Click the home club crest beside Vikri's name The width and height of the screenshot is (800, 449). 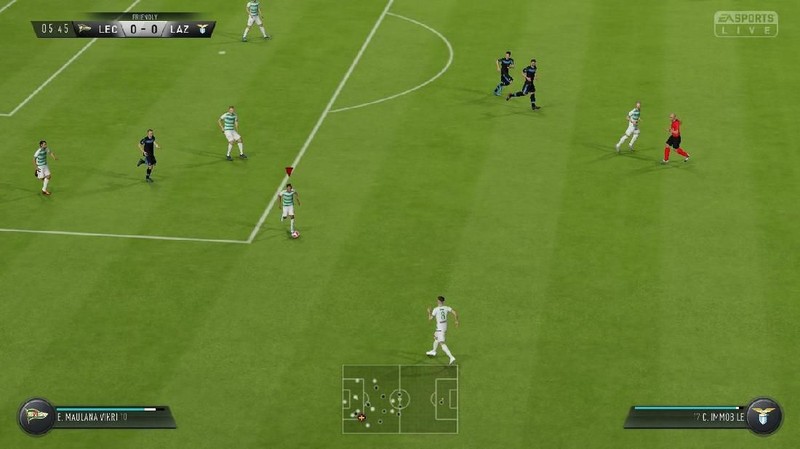[x=36, y=415]
